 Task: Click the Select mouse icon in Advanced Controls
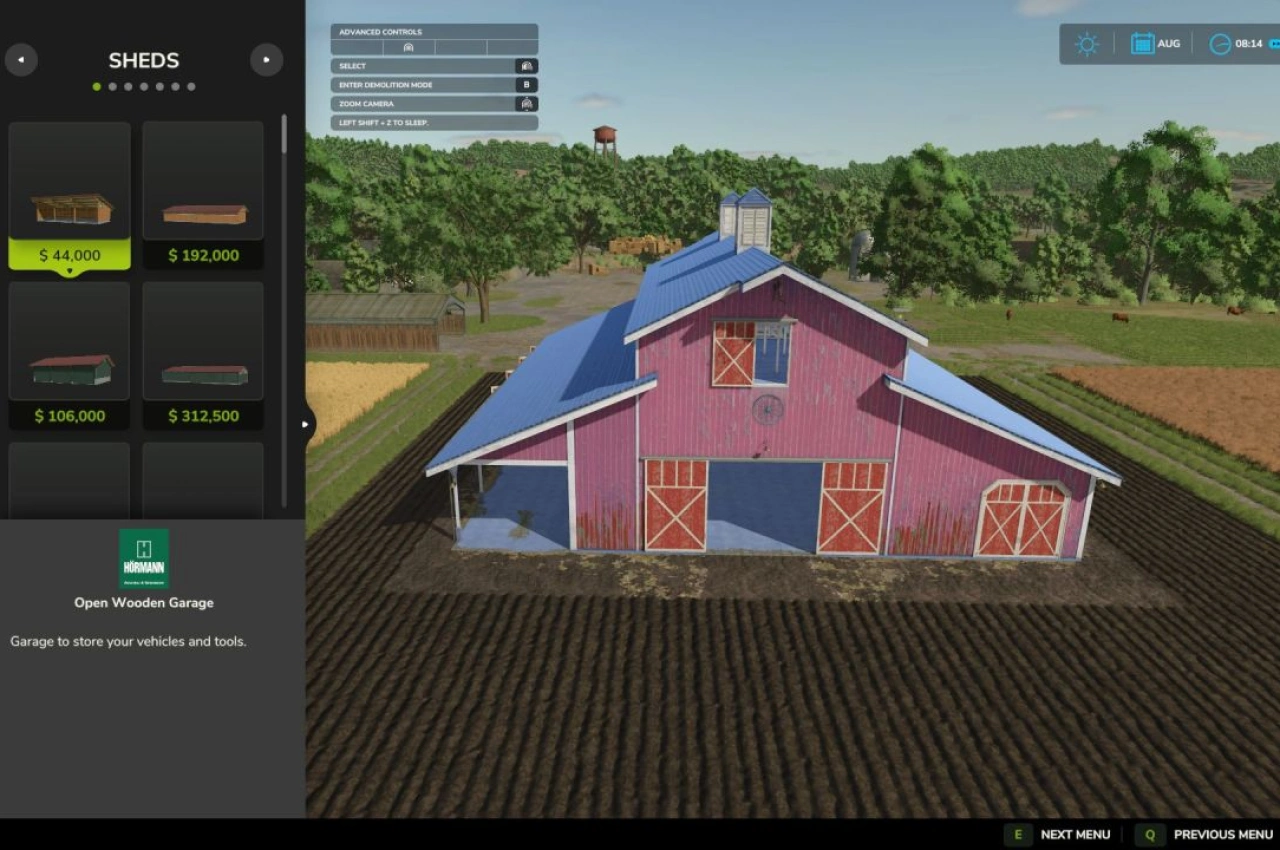tap(527, 66)
